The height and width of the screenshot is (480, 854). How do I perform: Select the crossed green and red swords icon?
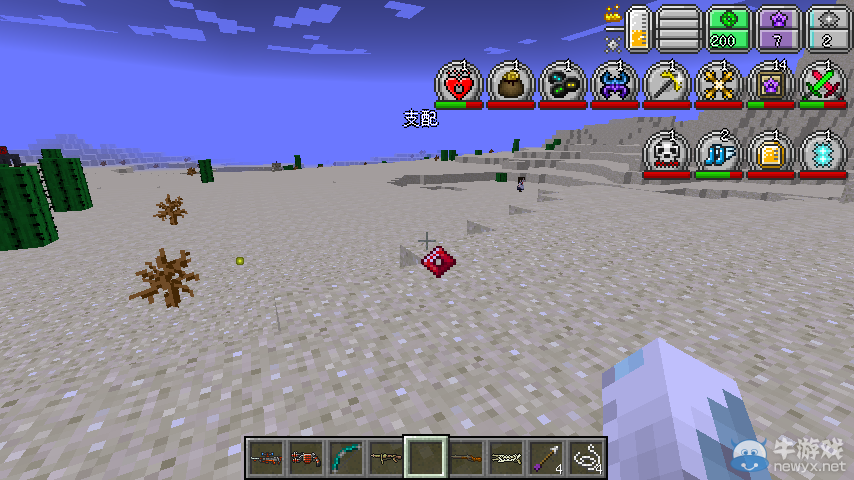coord(823,83)
